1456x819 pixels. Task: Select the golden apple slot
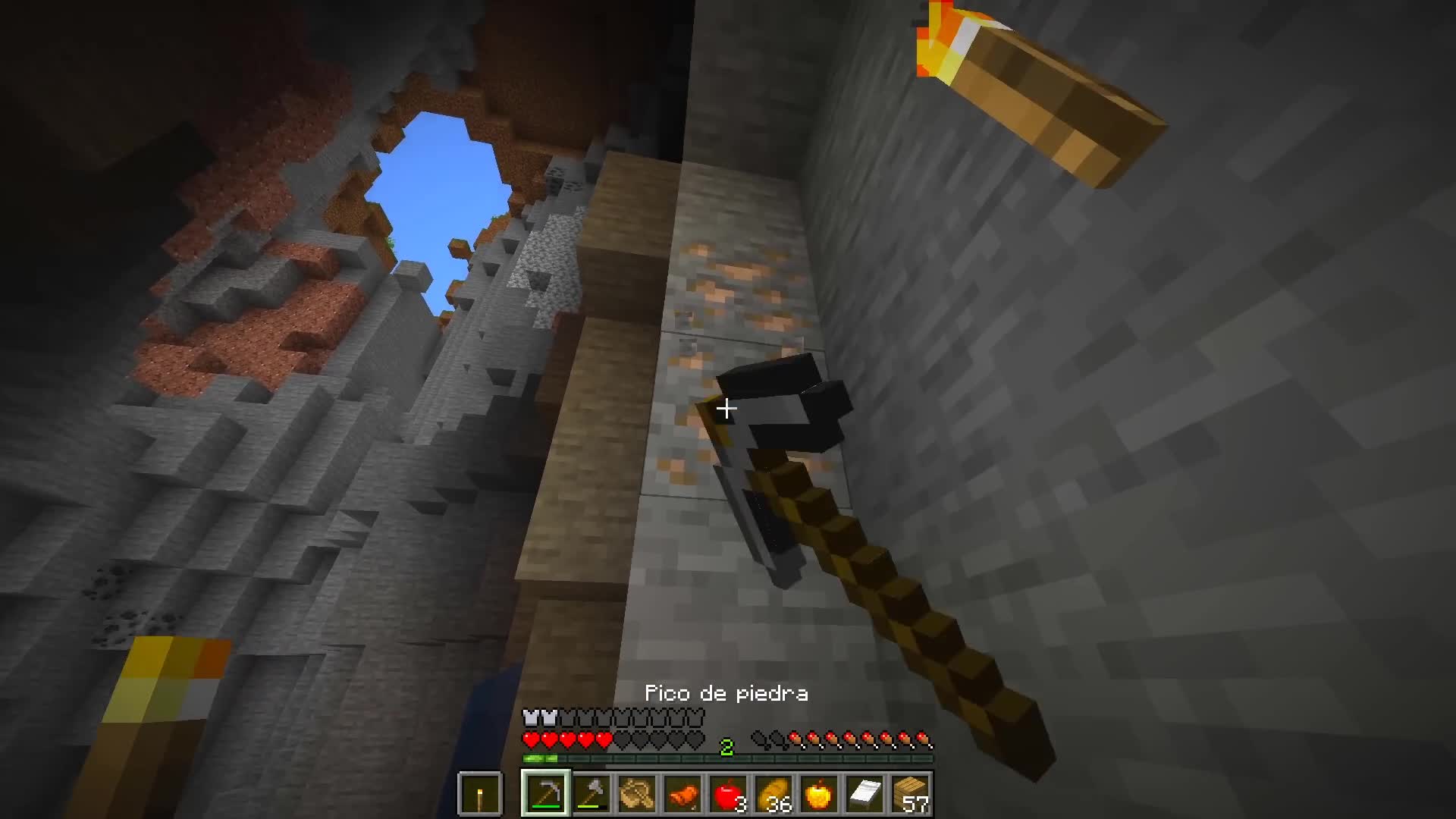click(x=819, y=793)
